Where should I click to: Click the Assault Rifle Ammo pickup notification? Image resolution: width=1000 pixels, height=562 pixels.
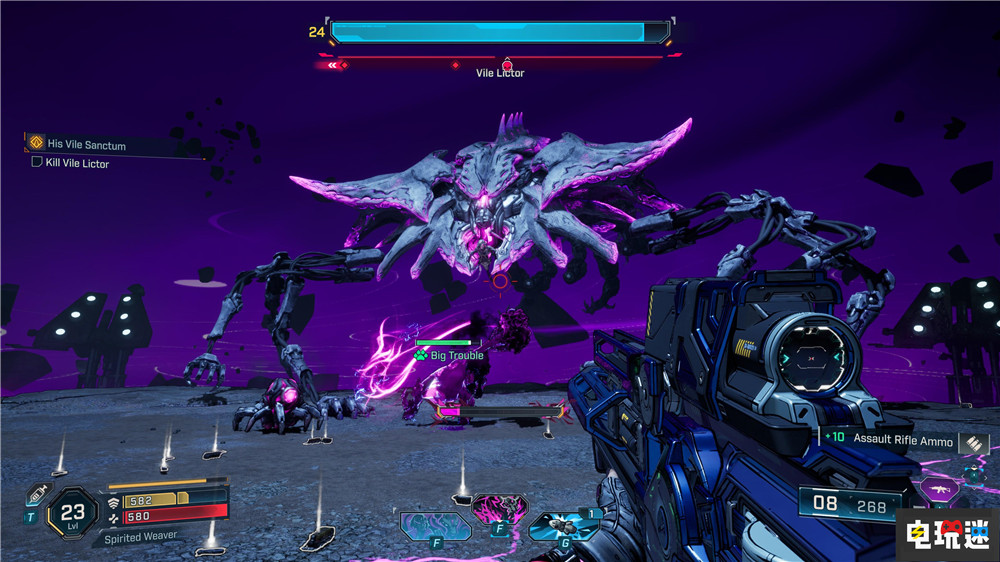point(900,439)
